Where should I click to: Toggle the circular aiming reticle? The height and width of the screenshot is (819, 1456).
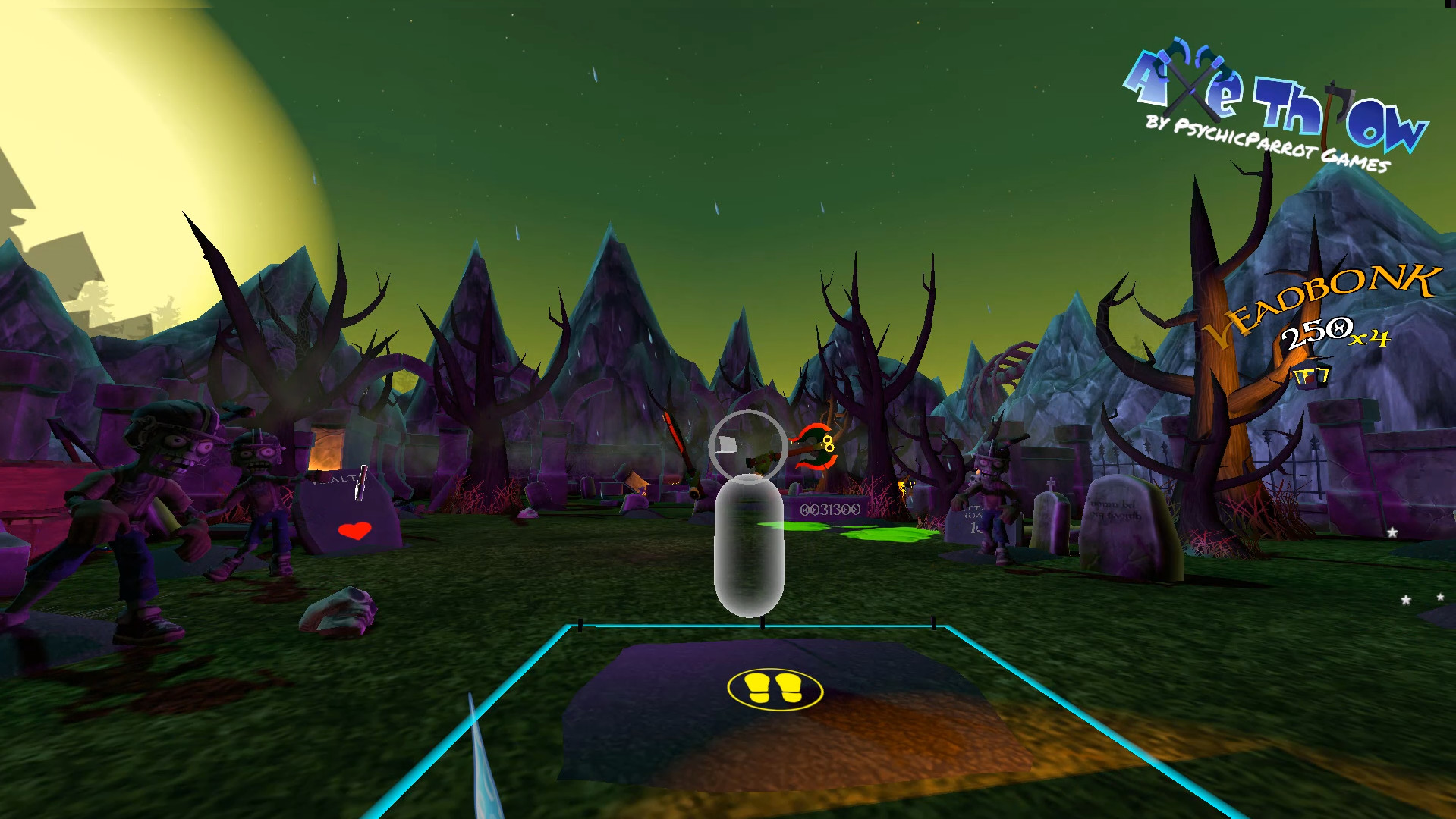pyautogui.click(x=747, y=445)
